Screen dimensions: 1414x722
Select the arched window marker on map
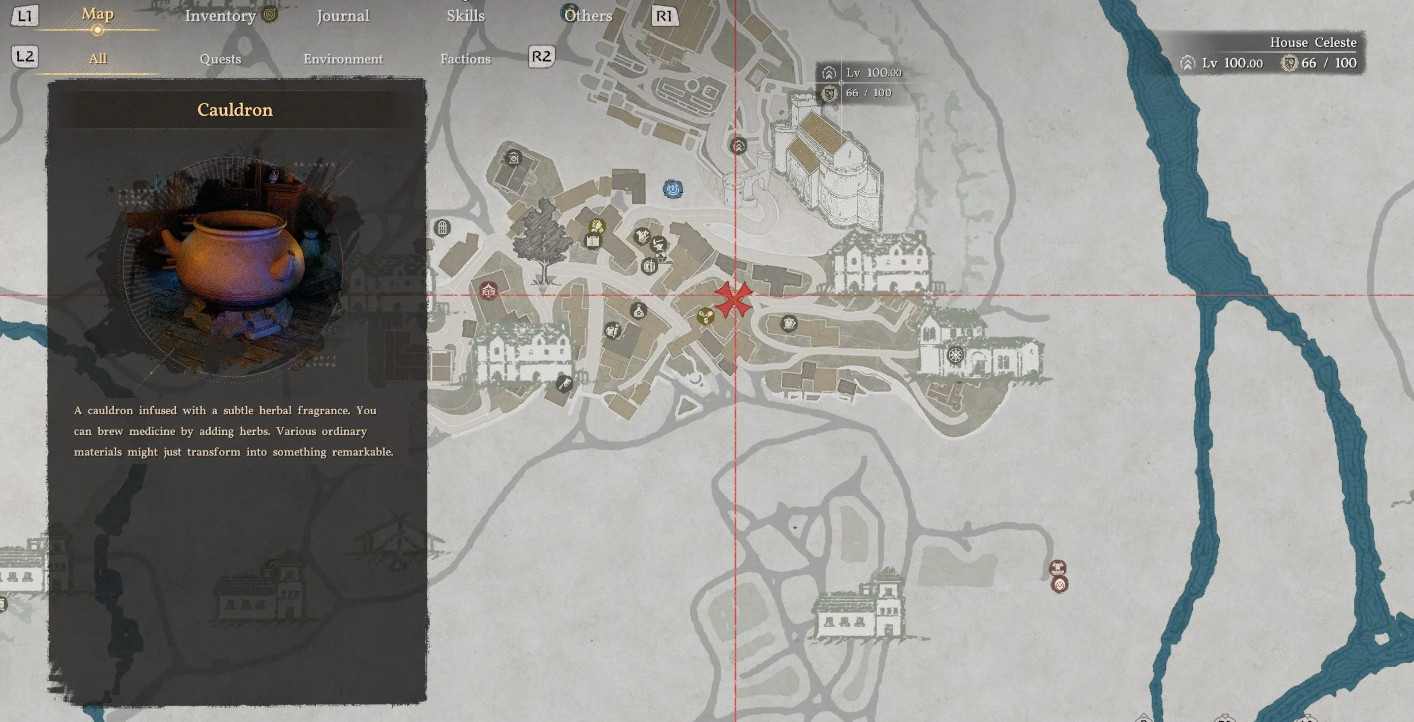pyautogui.click(x=442, y=228)
